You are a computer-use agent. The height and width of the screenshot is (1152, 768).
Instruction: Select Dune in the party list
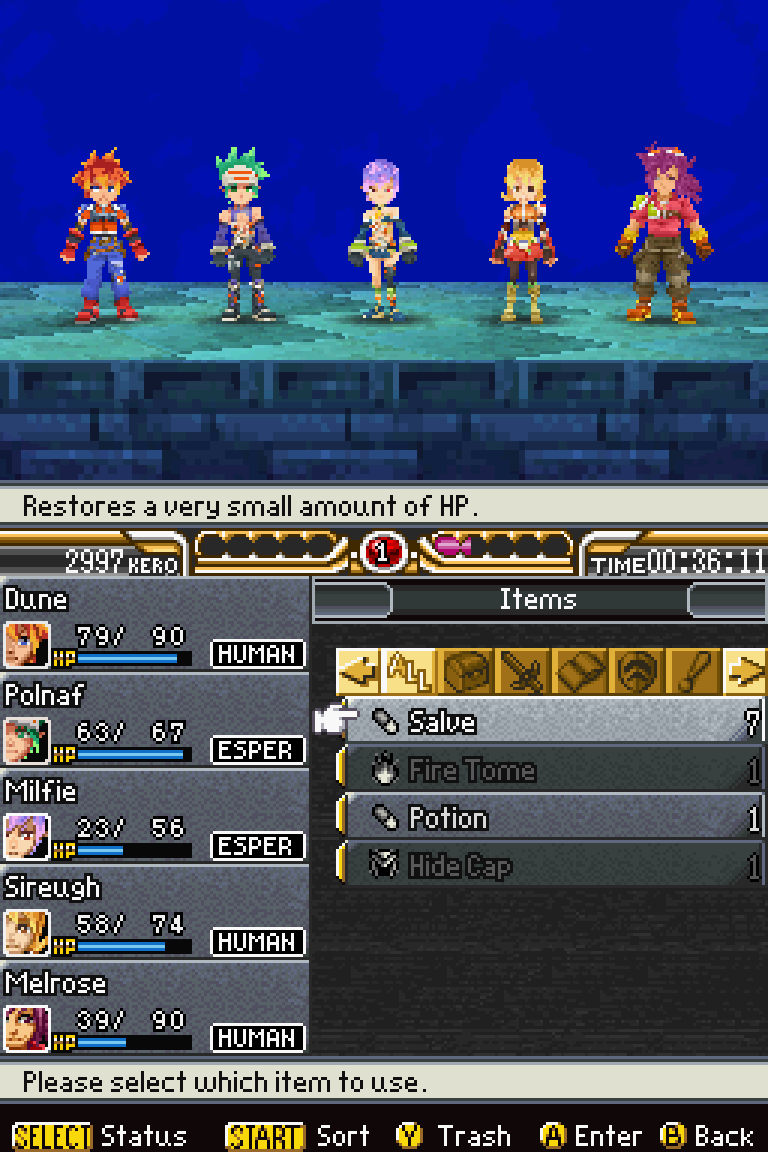(x=154, y=626)
